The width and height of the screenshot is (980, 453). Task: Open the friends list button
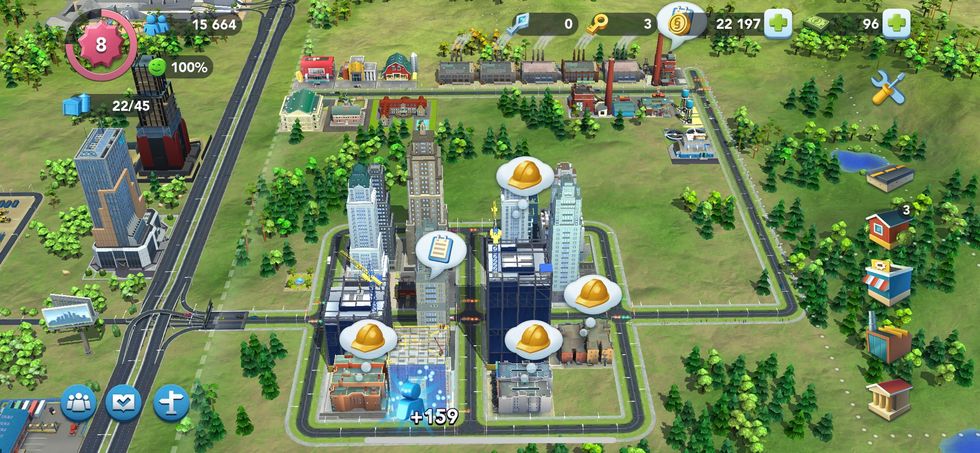pos(78,403)
